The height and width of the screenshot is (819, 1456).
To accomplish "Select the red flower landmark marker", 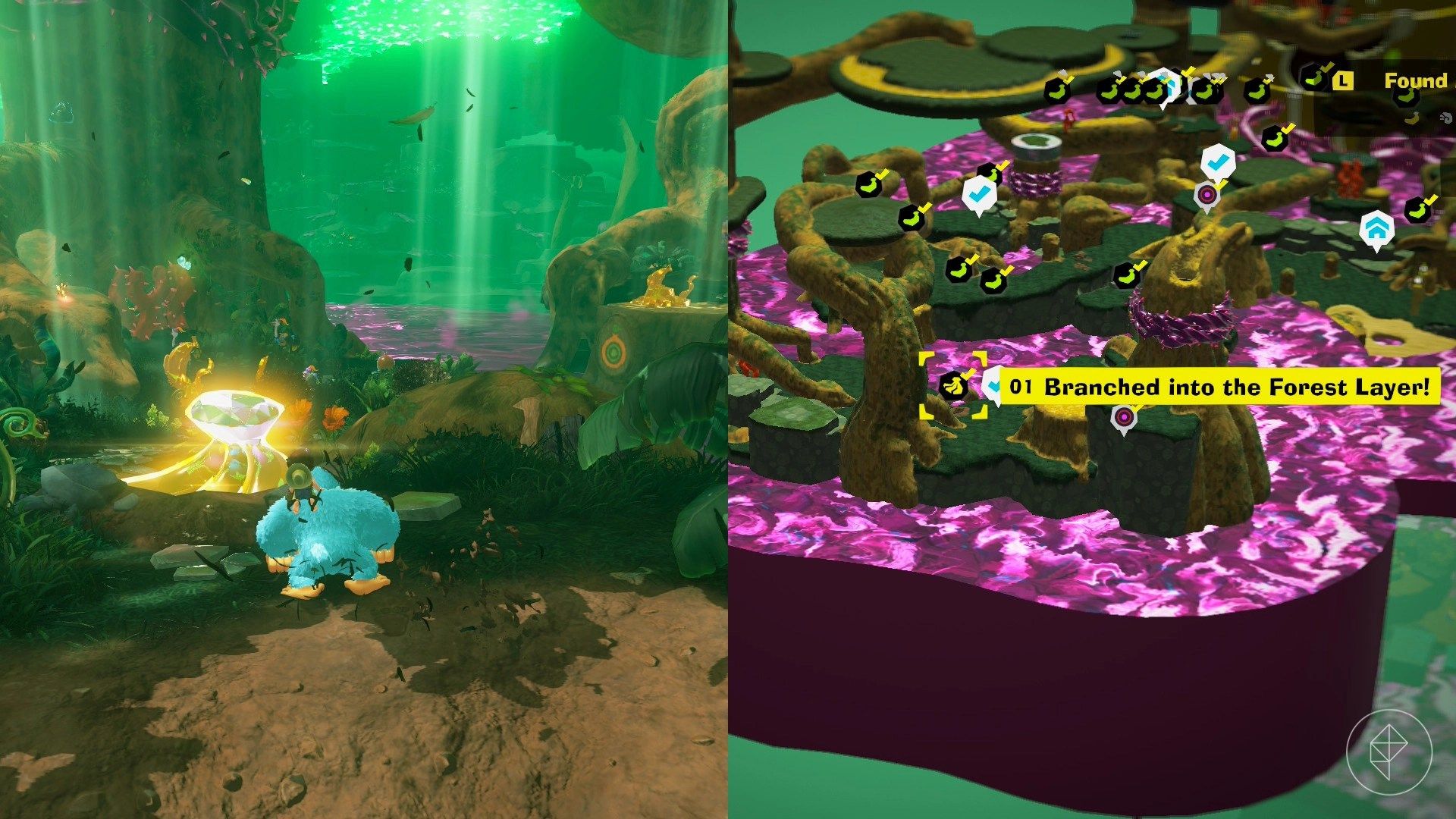I will click(x=1348, y=178).
